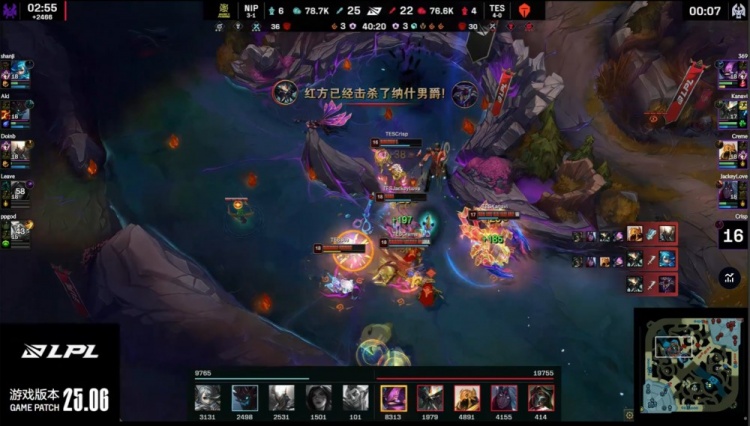Click the LPL league logo
Image resolution: width=750 pixels, height=426 pixels.
(59, 352)
